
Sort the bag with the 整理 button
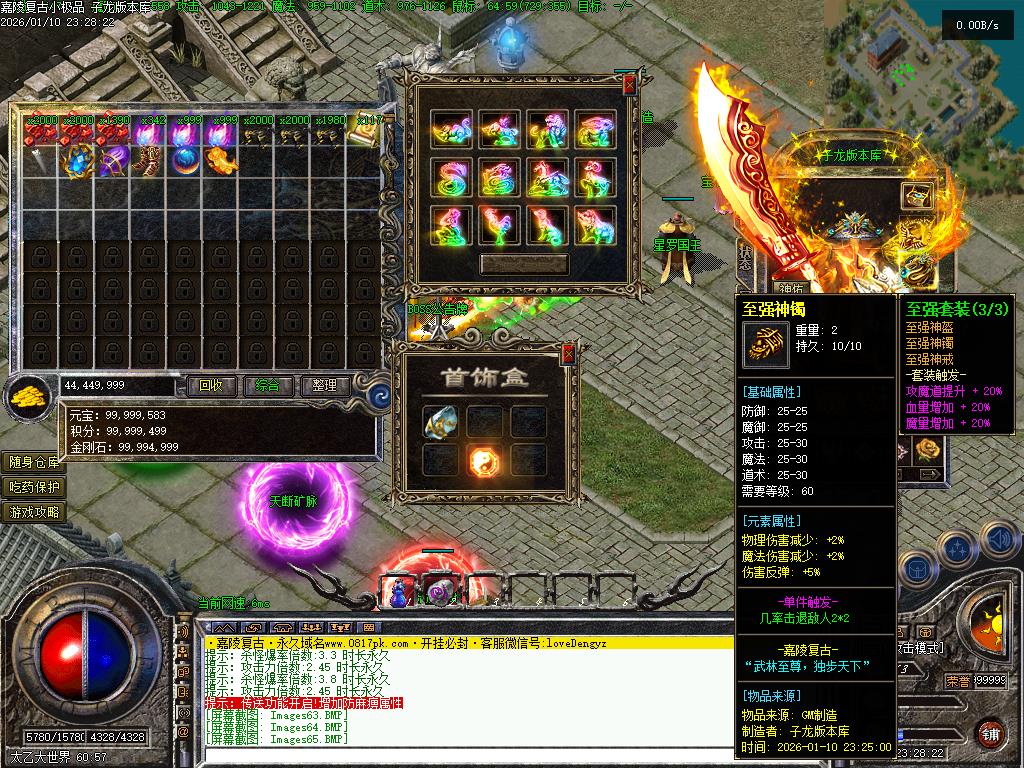click(x=324, y=385)
